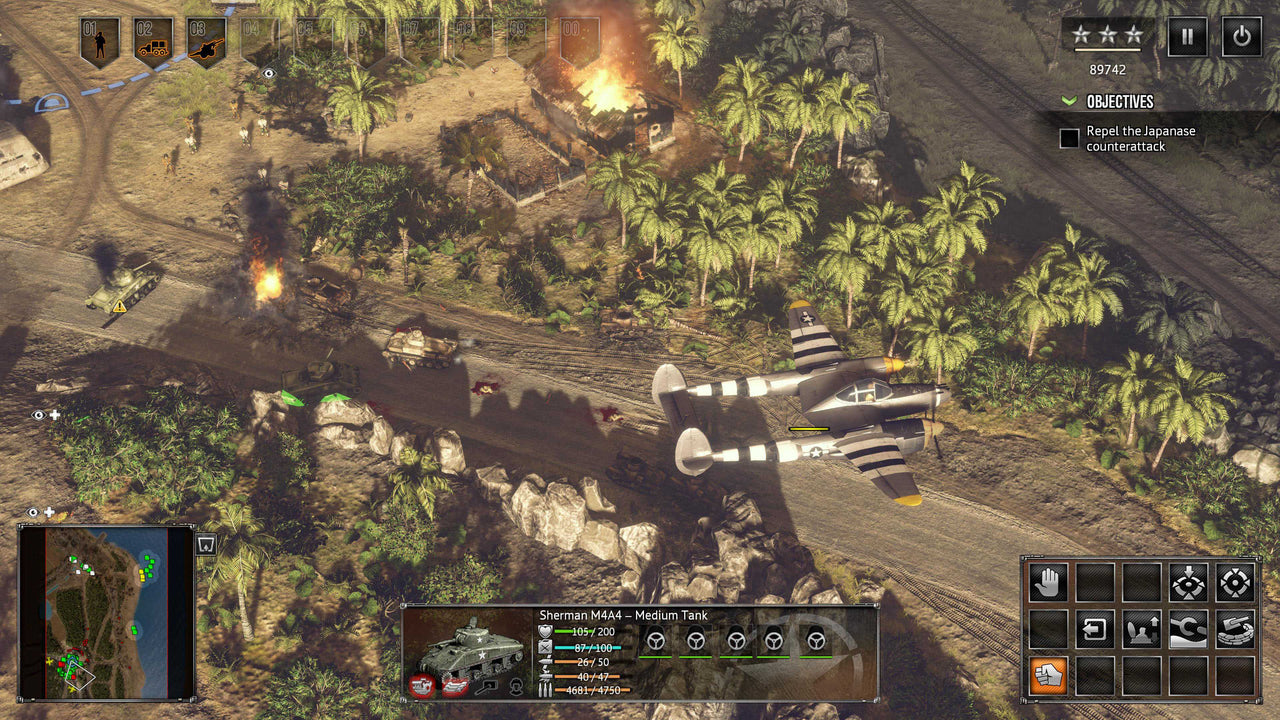Click the highlighted fist attack icon
This screenshot has width=1280, height=720.
click(x=1047, y=674)
